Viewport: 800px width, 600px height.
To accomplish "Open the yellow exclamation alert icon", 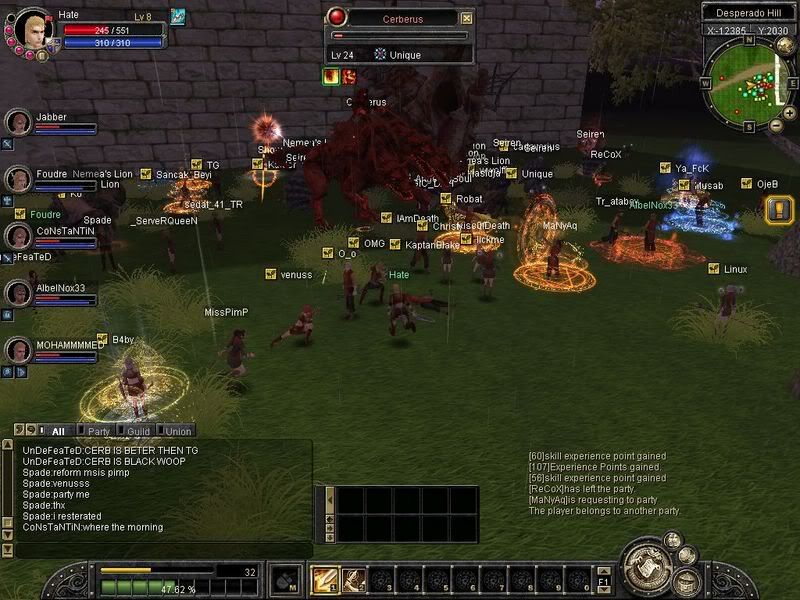I will click(x=778, y=210).
